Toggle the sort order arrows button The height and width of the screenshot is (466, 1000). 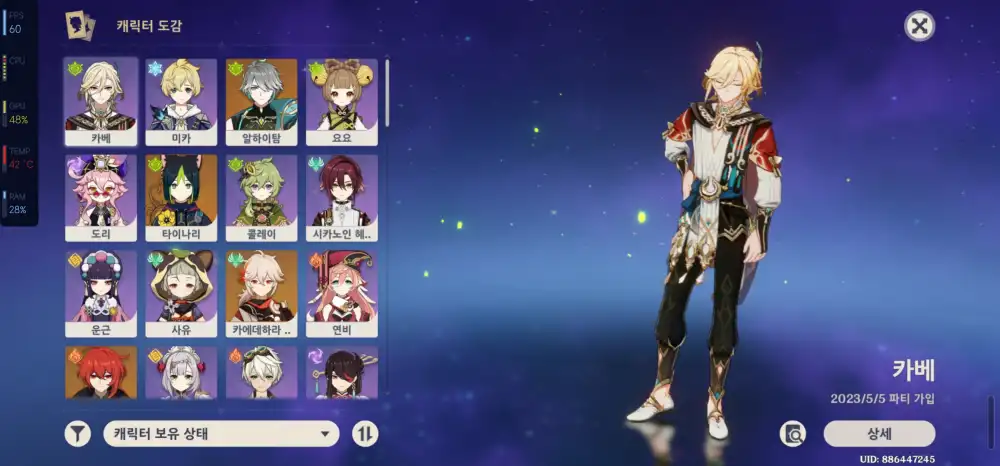(x=366, y=434)
